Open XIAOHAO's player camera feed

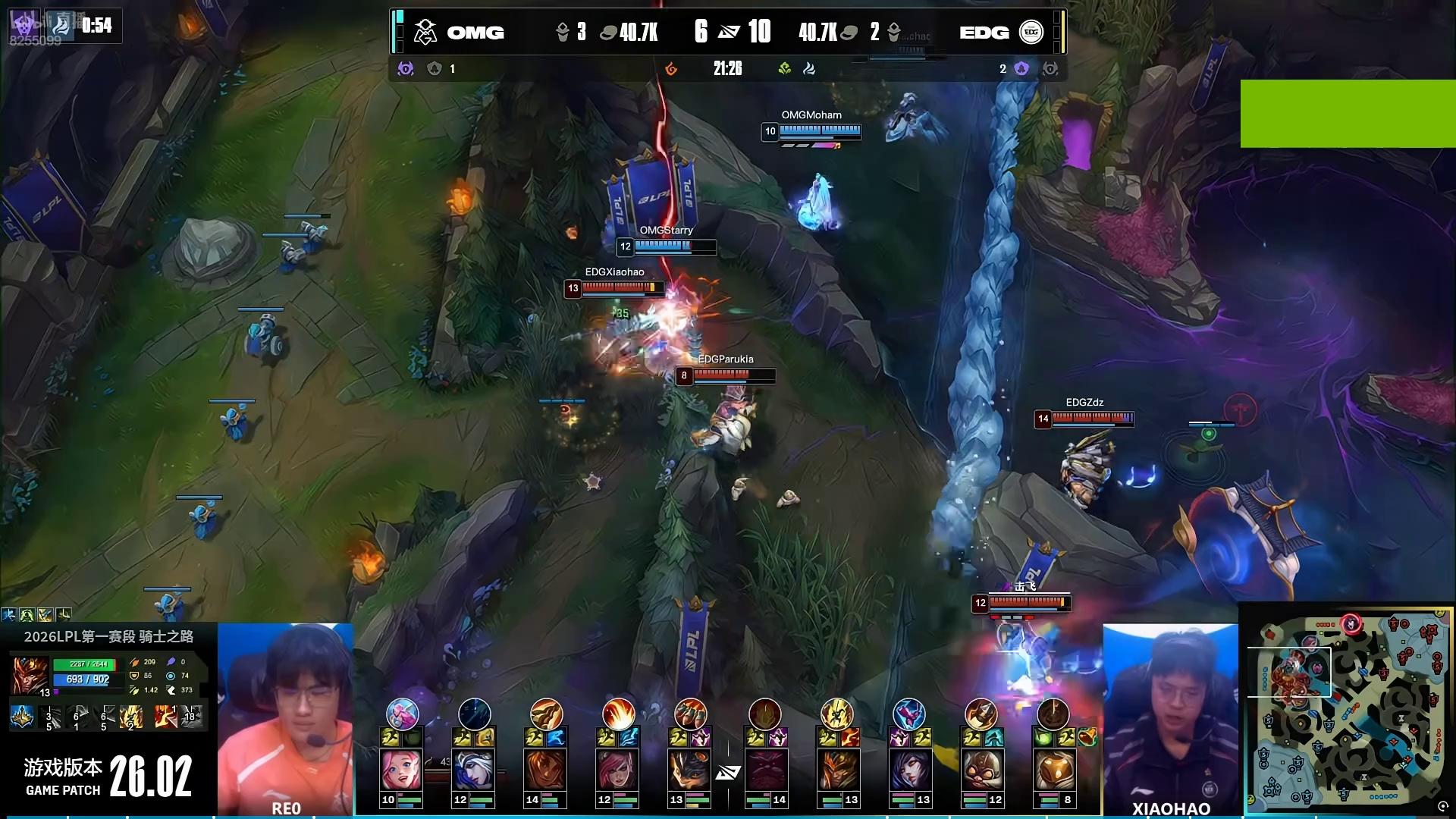(1170, 717)
